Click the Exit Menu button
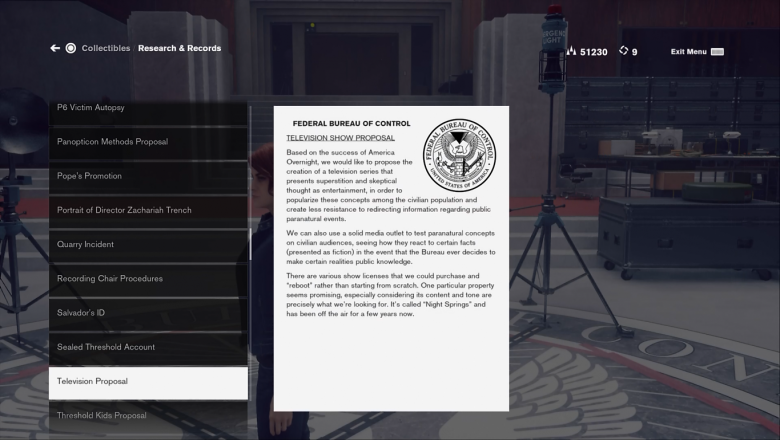Image resolution: width=780 pixels, height=440 pixels. coord(696,52)
